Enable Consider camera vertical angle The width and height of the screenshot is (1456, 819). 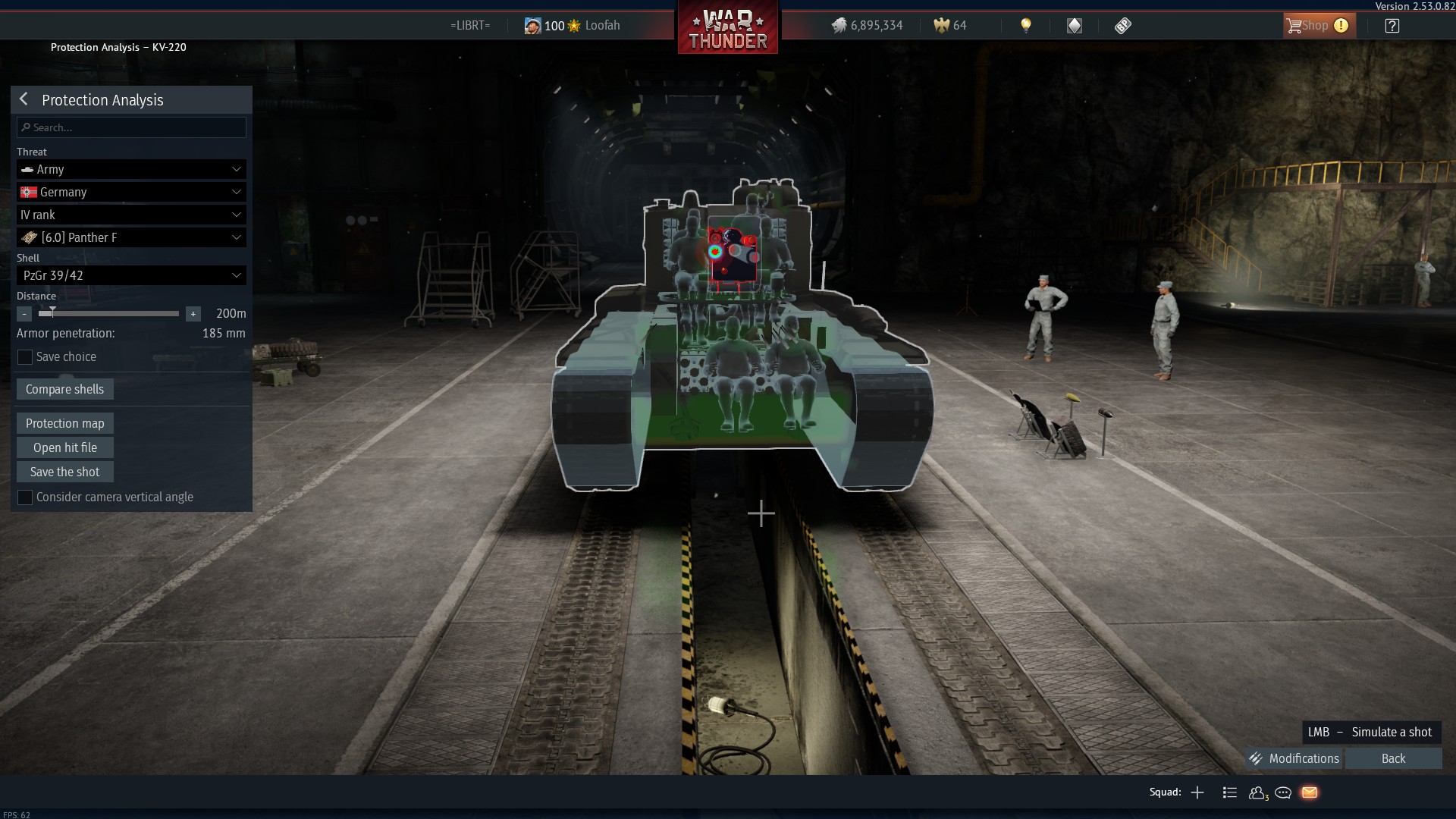25,497
